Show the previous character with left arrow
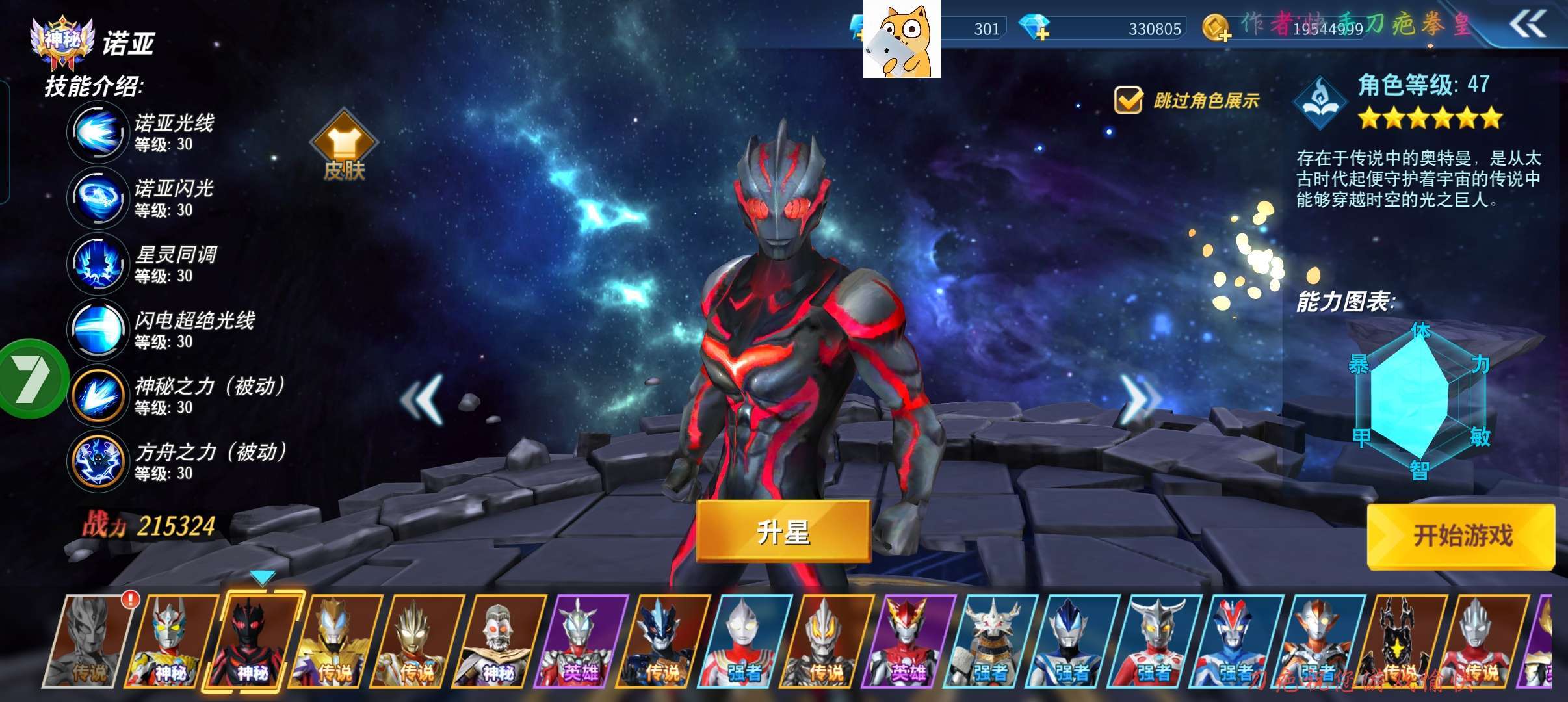 tap(423, 399)
